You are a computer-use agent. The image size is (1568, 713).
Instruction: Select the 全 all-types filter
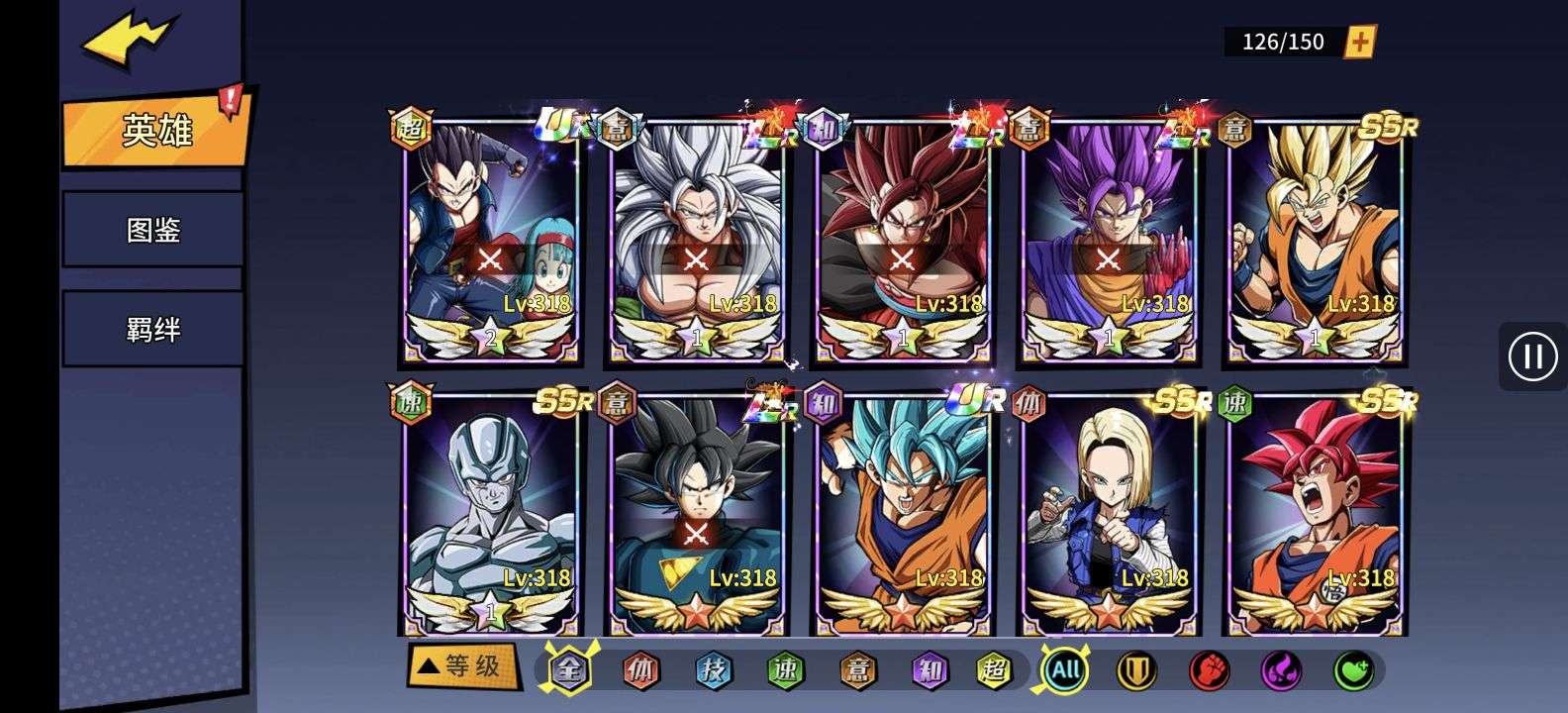569,670
